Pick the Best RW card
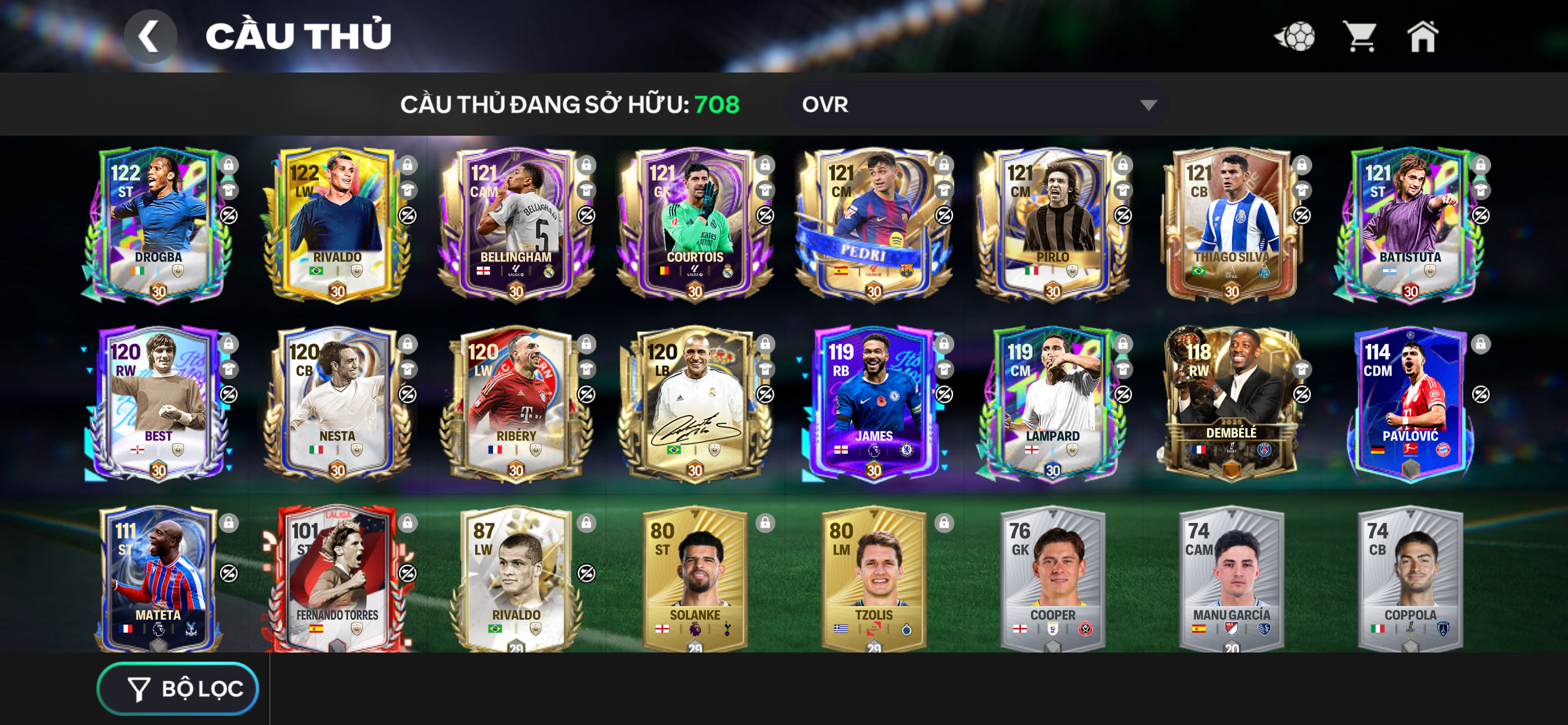The width and height of the screenshot is (1568, 725). 158,403
